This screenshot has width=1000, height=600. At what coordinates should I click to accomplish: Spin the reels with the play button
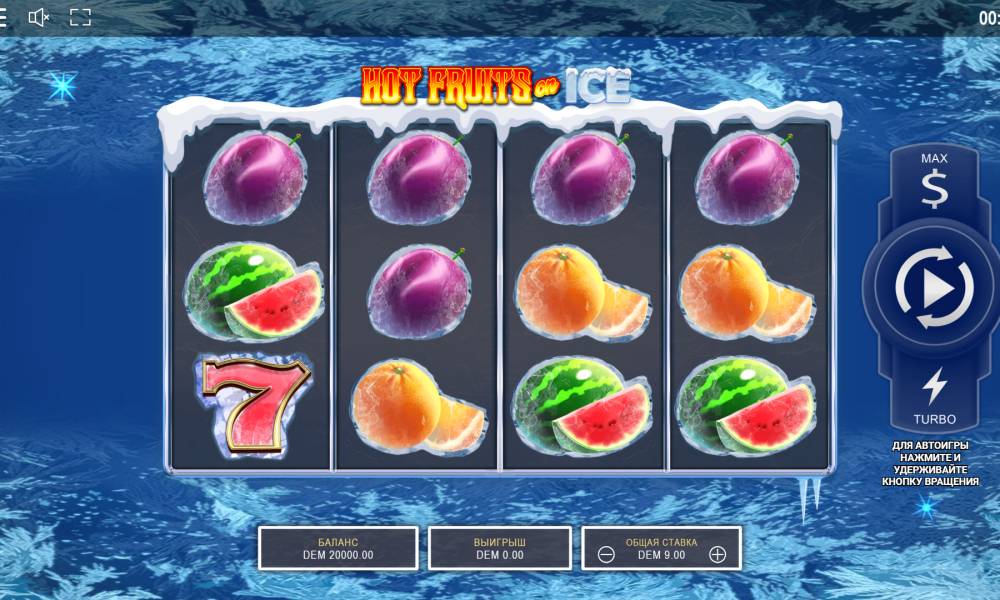coord(933,289)
